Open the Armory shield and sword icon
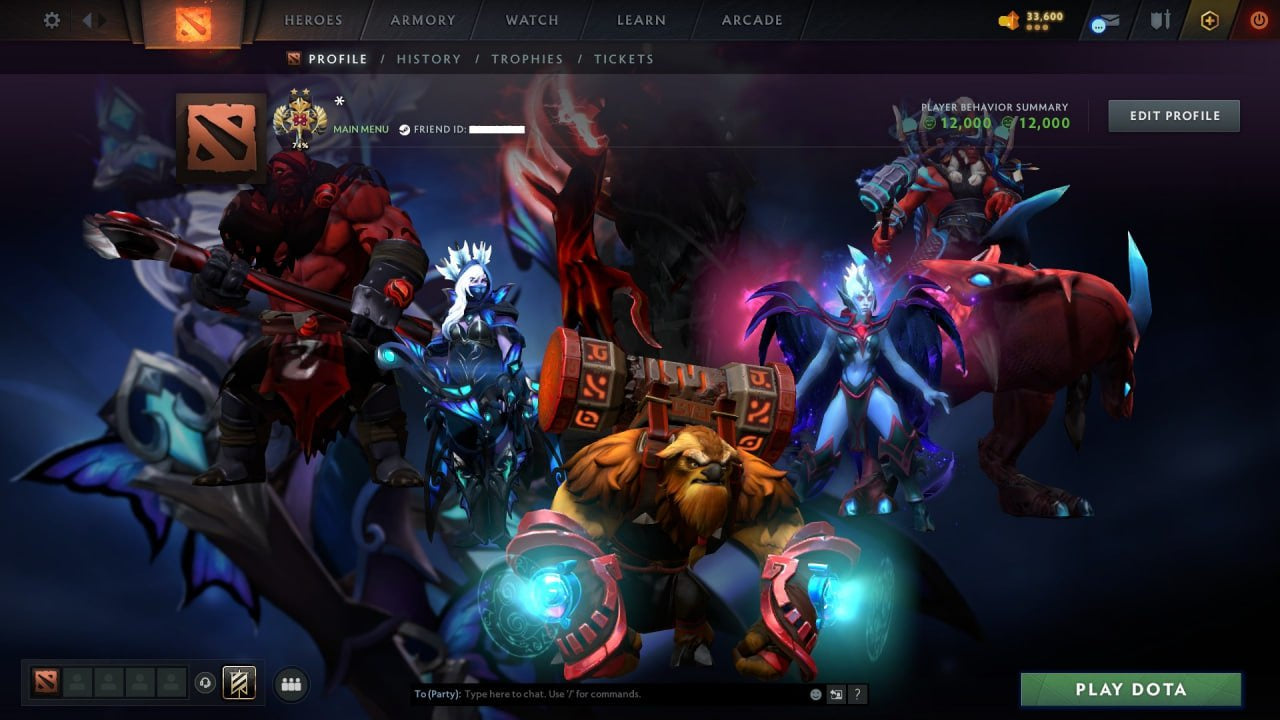 1161,19
